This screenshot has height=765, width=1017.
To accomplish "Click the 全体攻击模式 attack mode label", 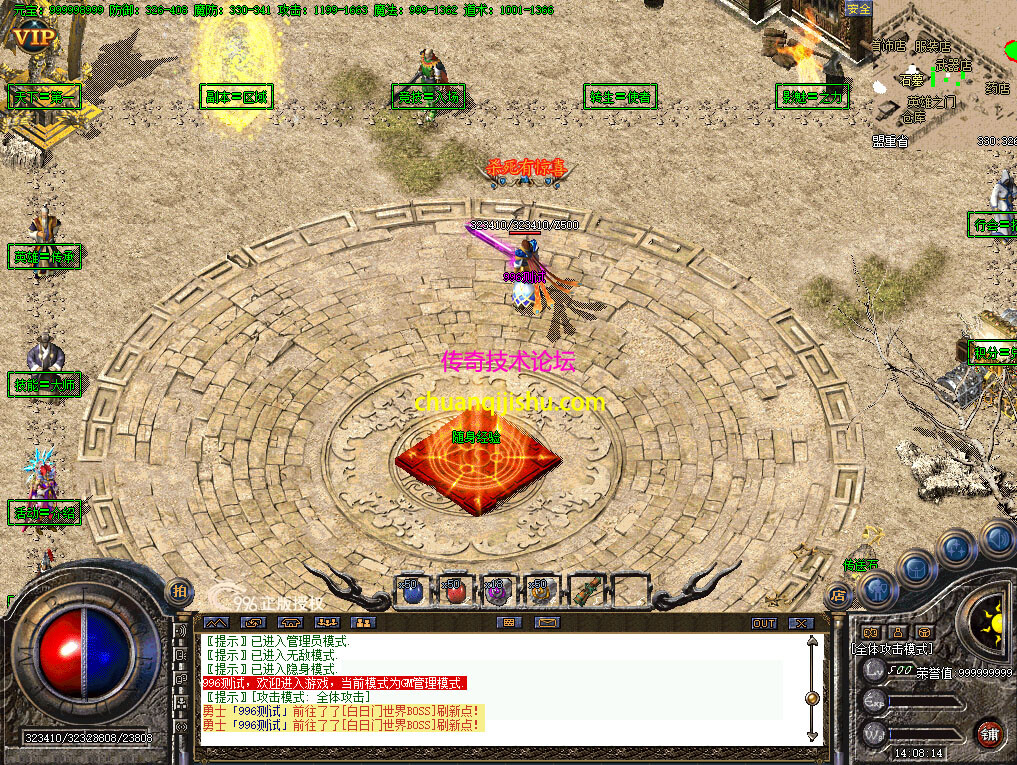I will pyautogui.click(x=892, y=649).
